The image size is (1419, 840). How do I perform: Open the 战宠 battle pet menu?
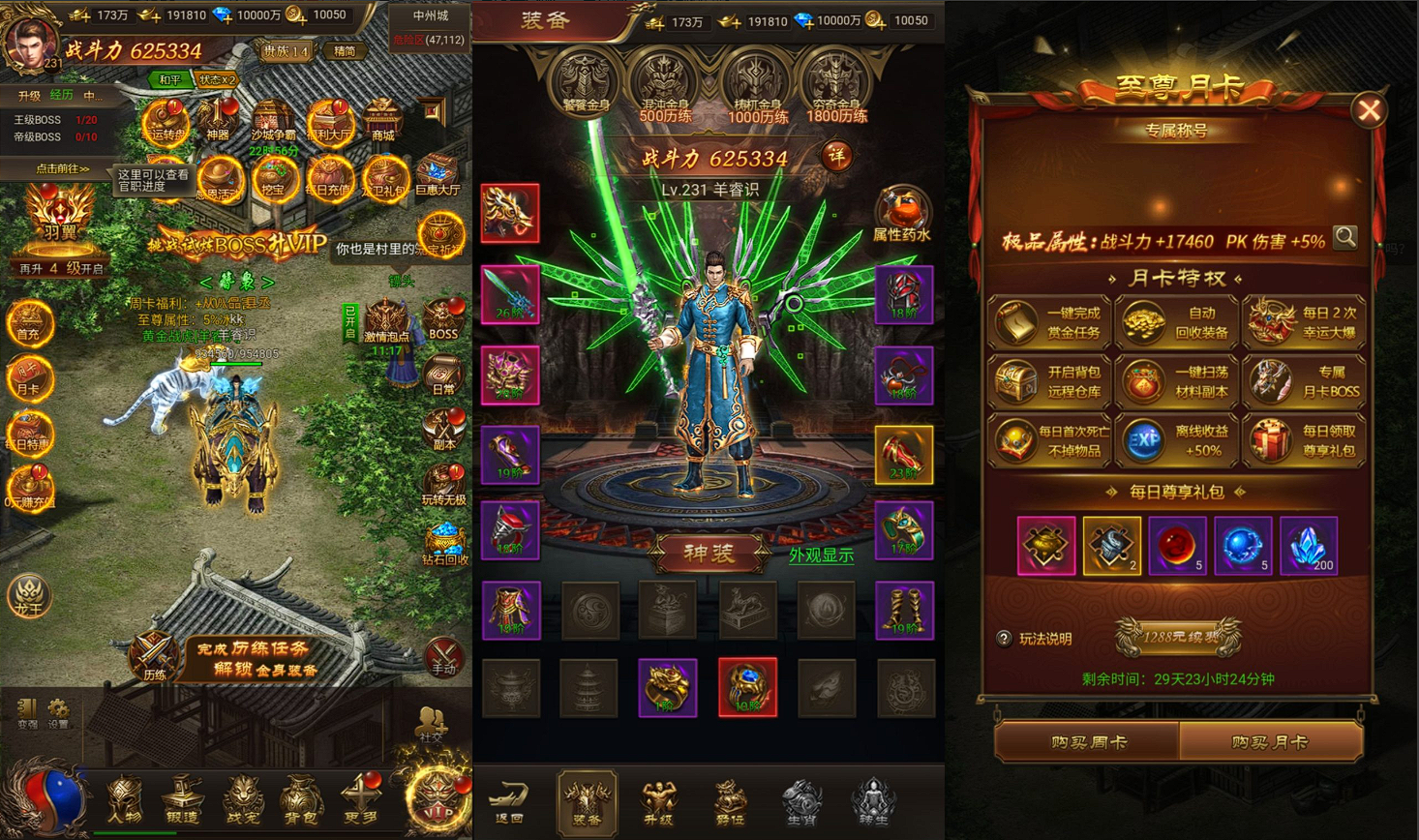pos(242,801)
